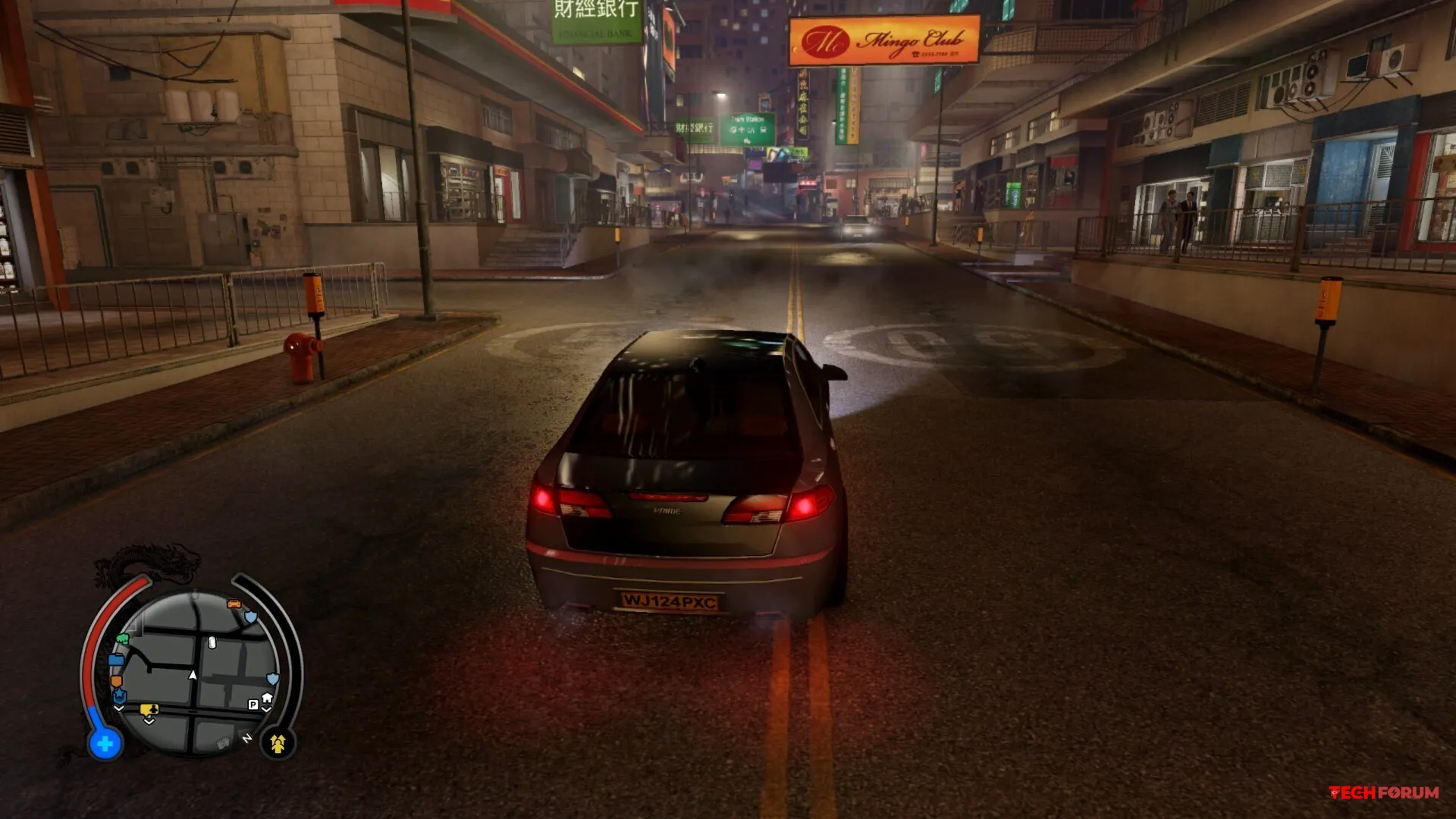Click the white house safehouse marker
The width and height of the screenshot is (1456, 819).
click(267, 698)
